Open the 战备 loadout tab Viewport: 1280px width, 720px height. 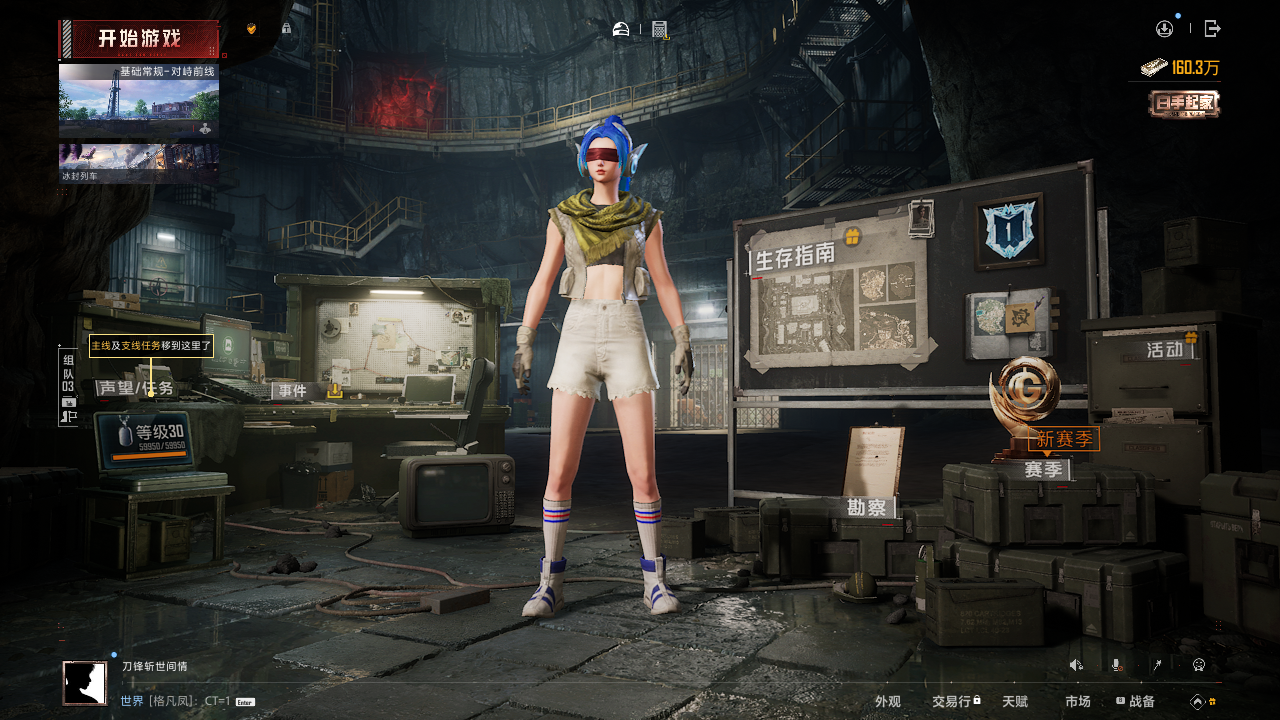click(1137, 702)
